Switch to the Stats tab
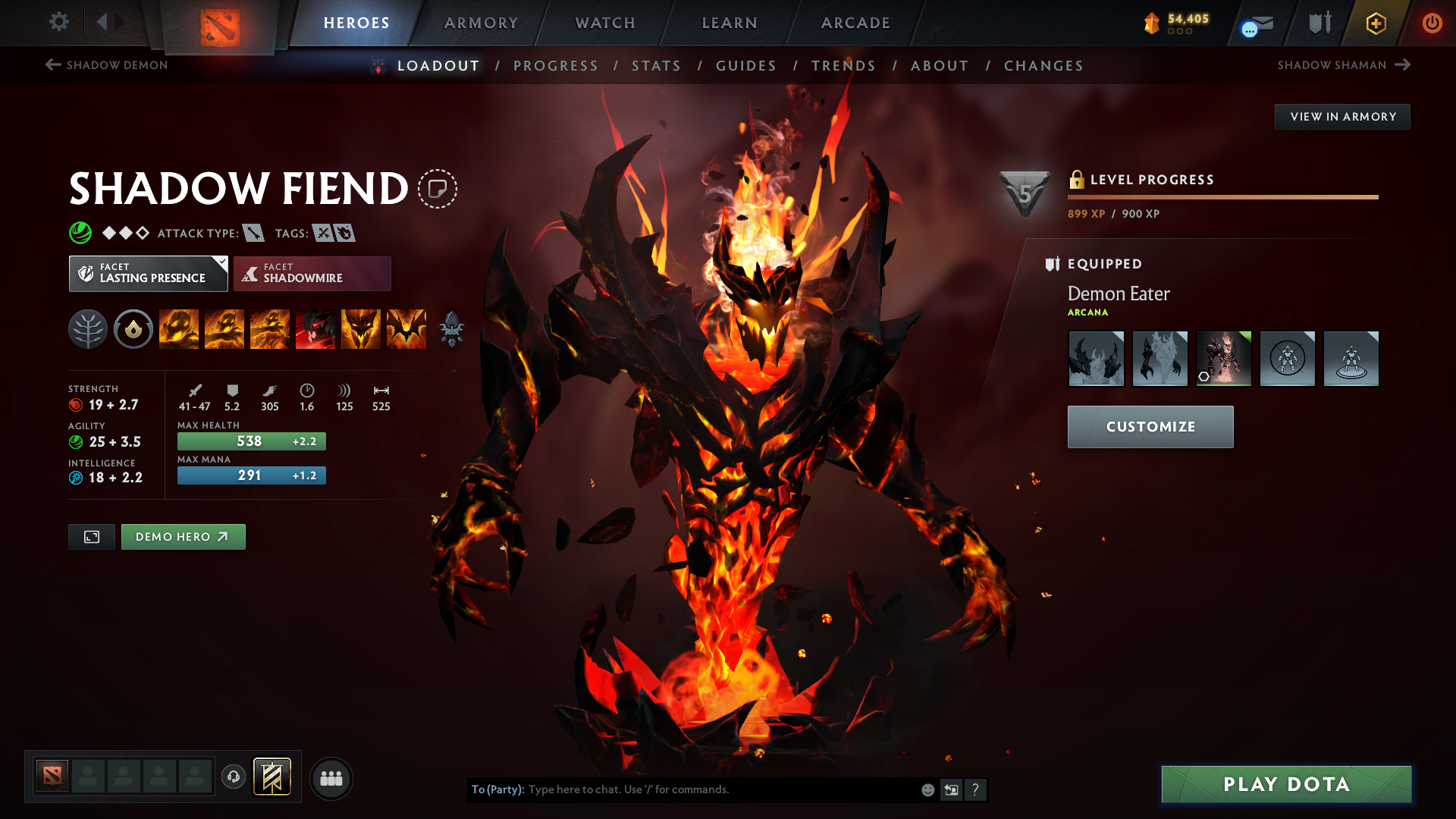The height and width of the screenshot is (819, 1456). click(656, 66)
